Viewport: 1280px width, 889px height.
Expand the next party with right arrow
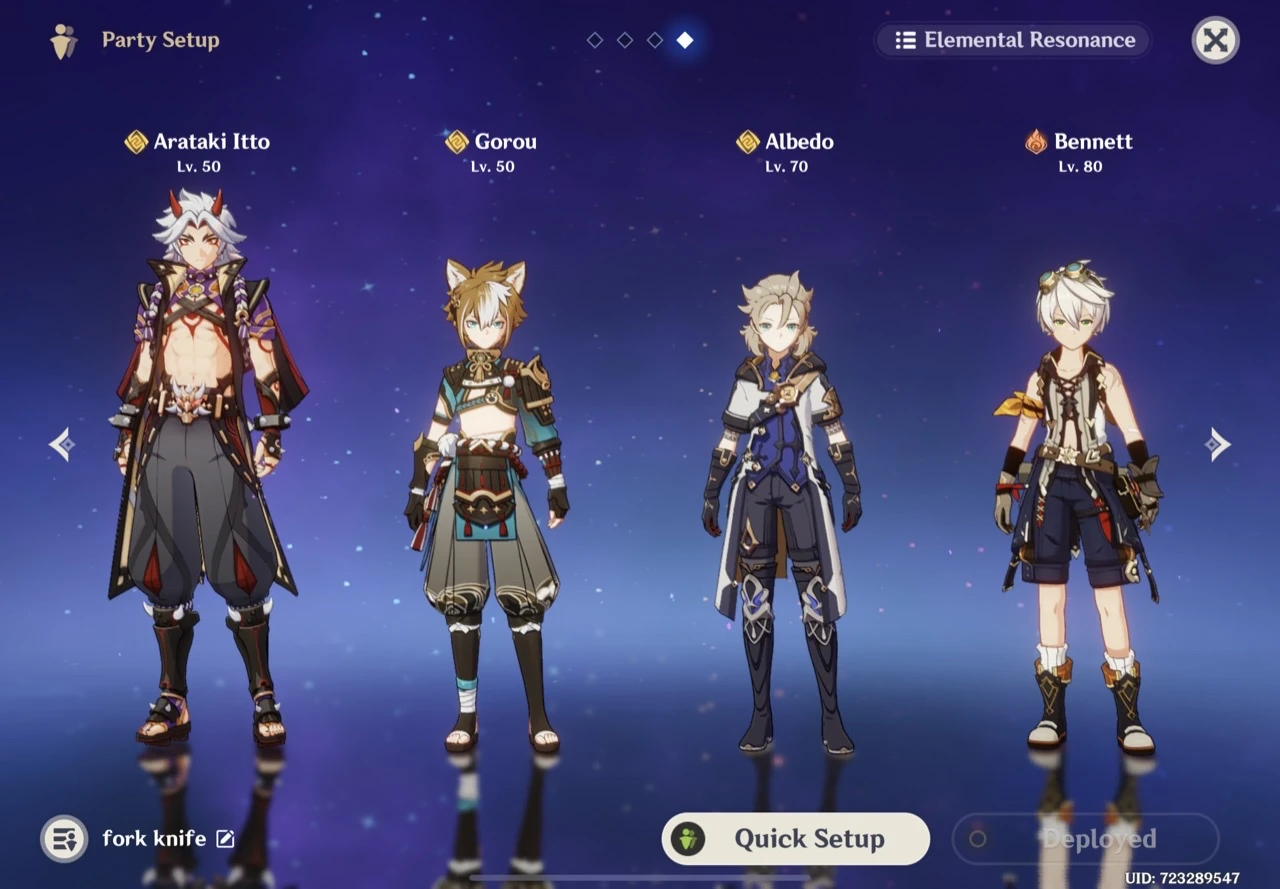click(x=1218, y=443)
